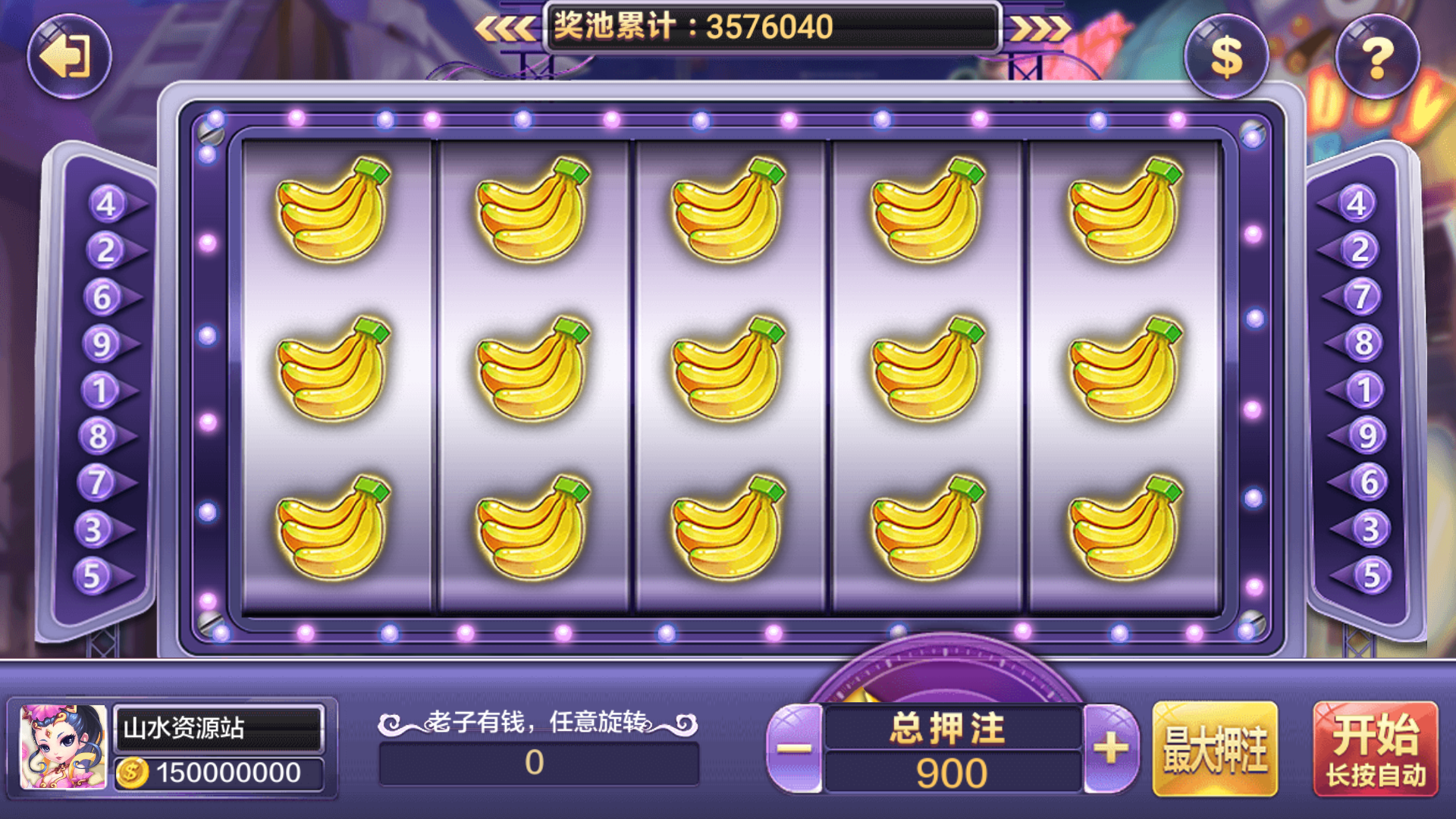
Task: Open the dollar sign shop button
Action: point(1225,57)
